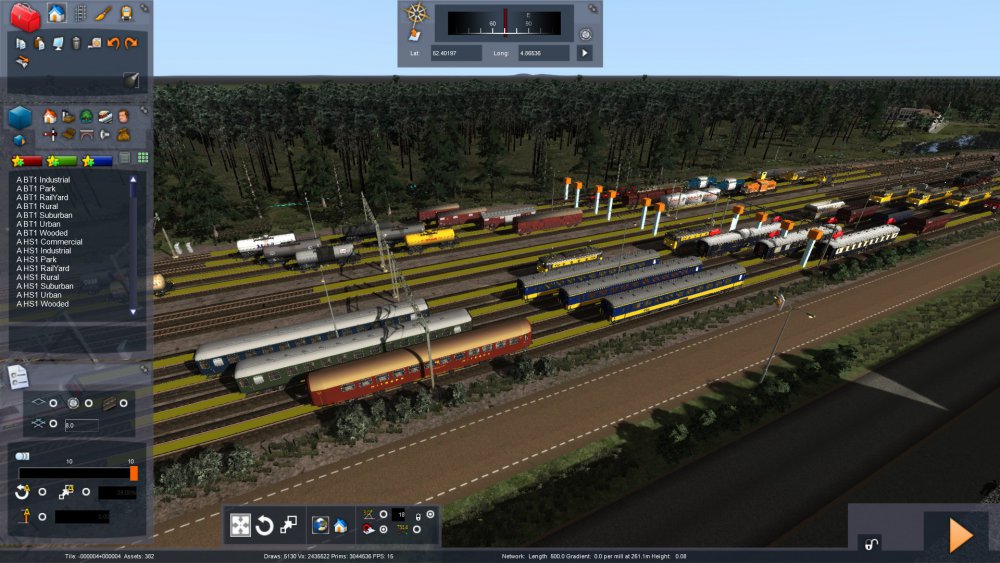1000x563 pixels.
Task: Activate the four-arrow move gizmo tool
Action: pos(241,525)
